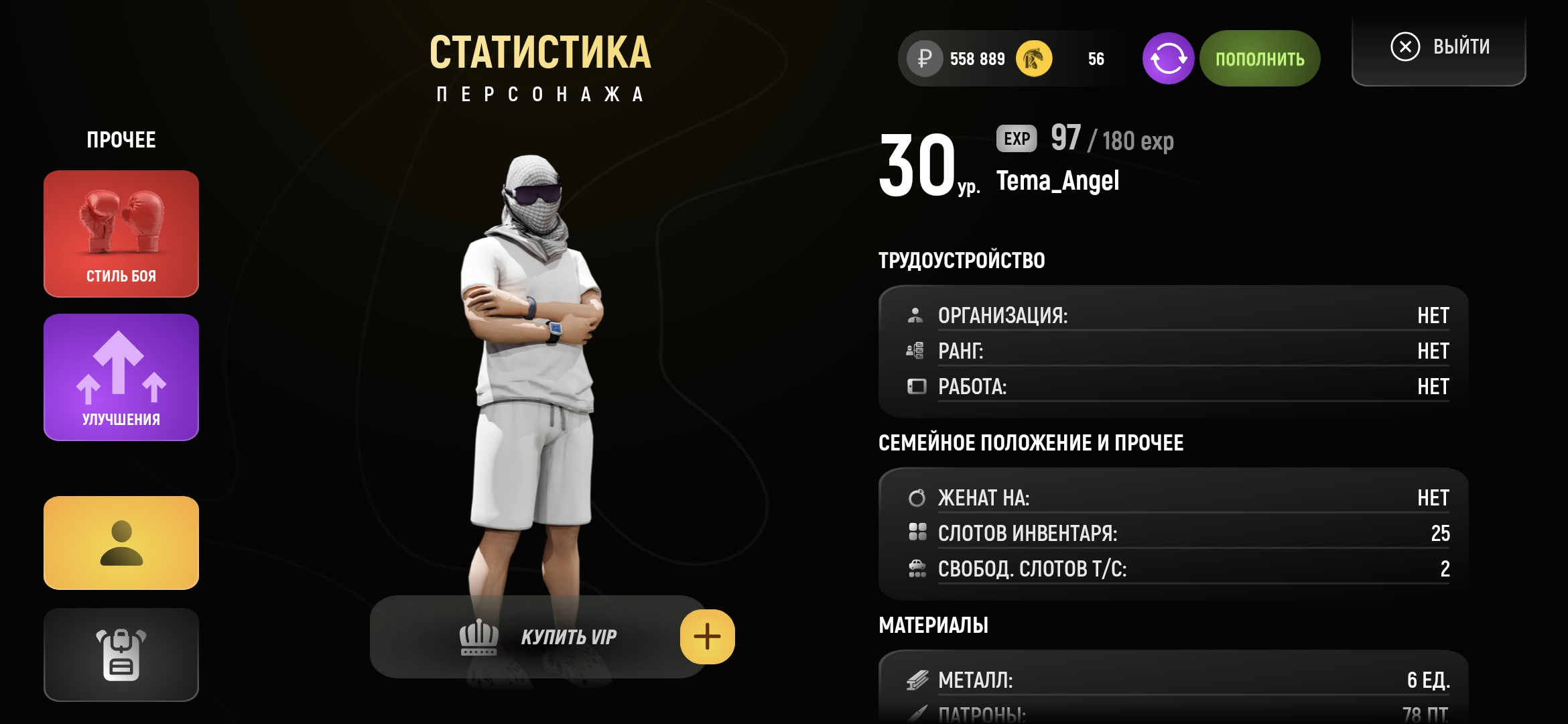Open the Стиль боя fight style menu
Viewport: 1568px width, 724px height.
pyautogui.click(x=121, y=233)
